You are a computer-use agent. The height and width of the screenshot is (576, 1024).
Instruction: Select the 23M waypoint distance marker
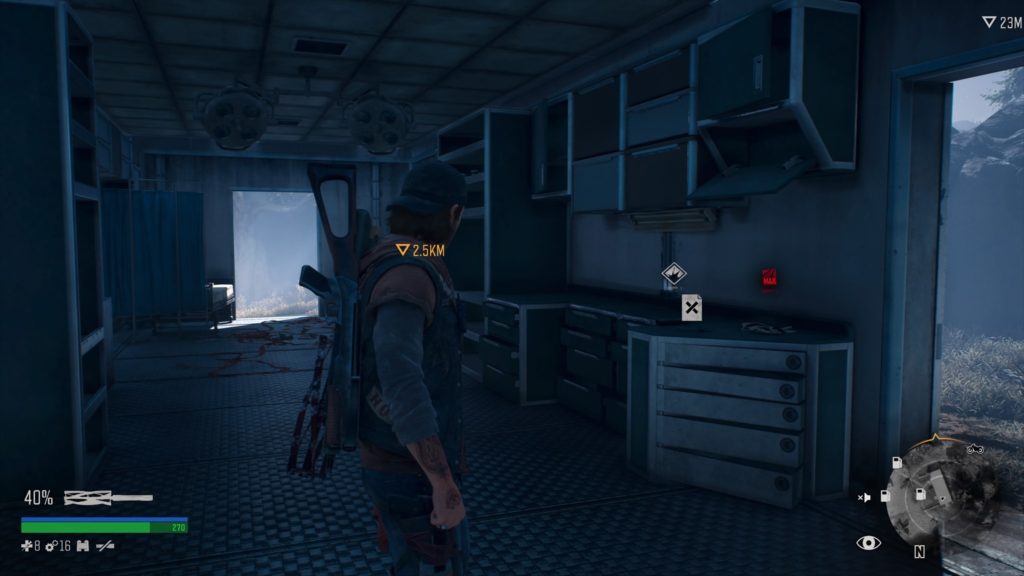(x=1001, y=22)
